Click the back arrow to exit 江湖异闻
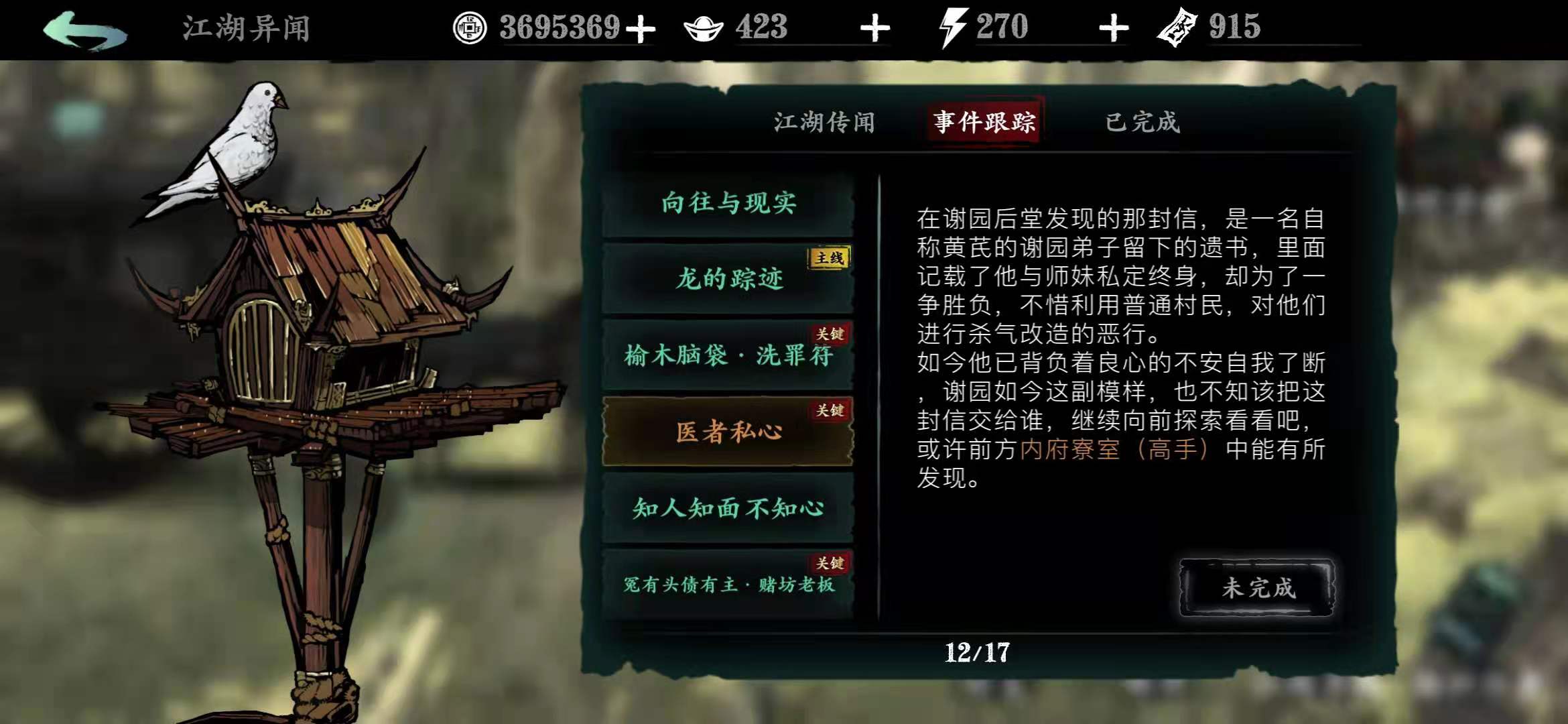This screenshot has width=1568, height=724. [82, 29]
